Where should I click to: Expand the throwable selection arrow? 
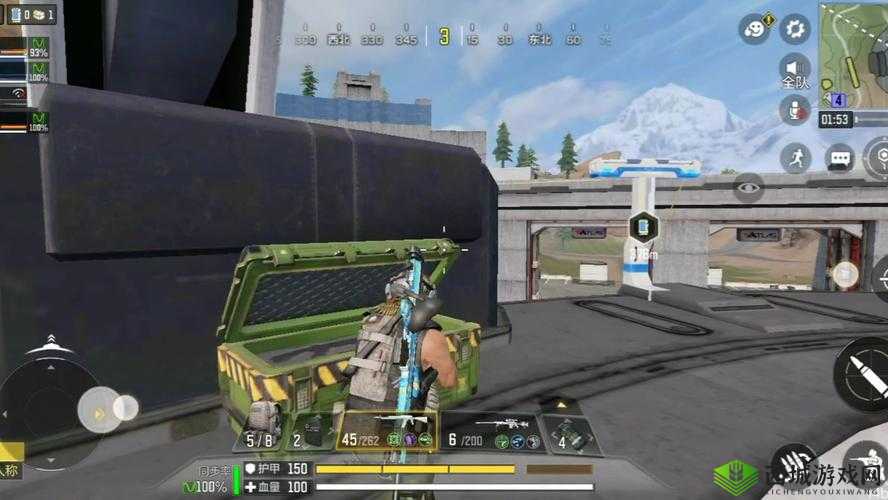coord(560,404)
